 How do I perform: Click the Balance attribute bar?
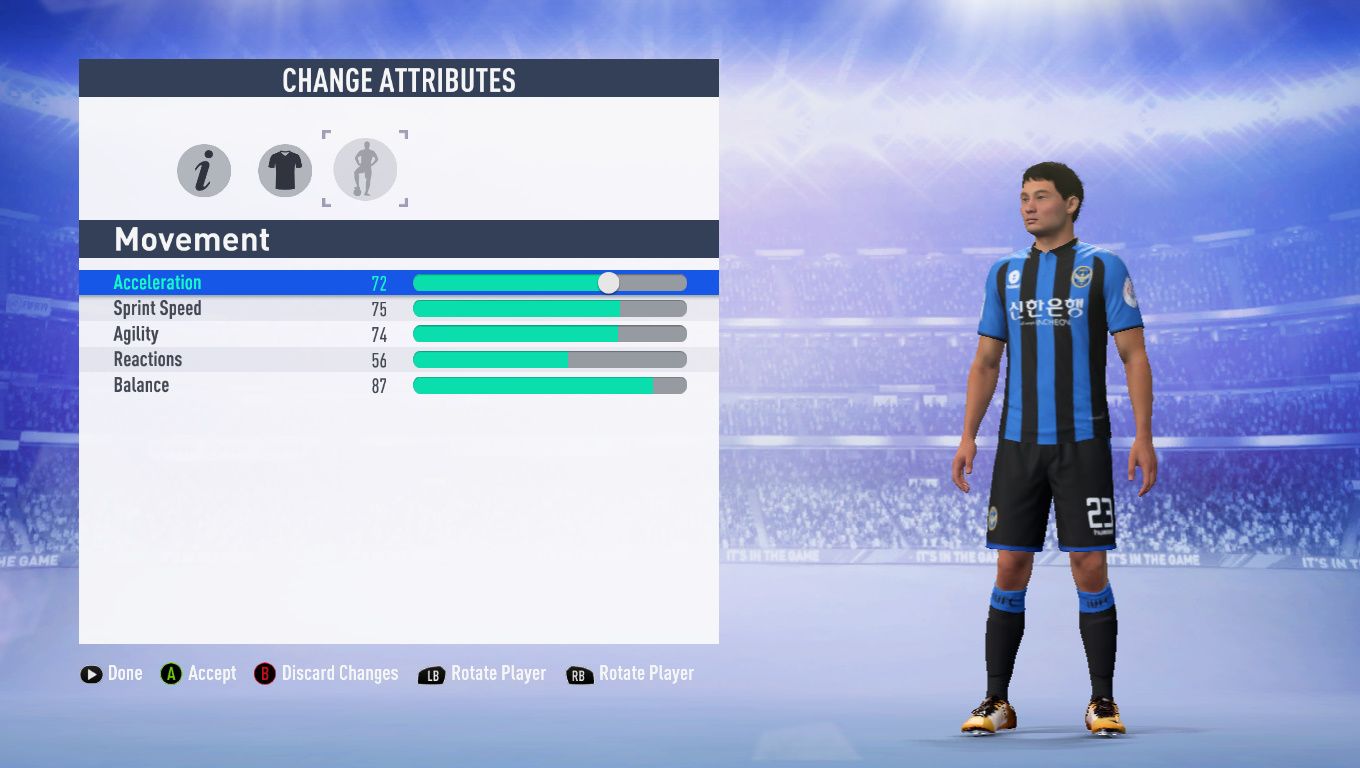click(549, 384)
